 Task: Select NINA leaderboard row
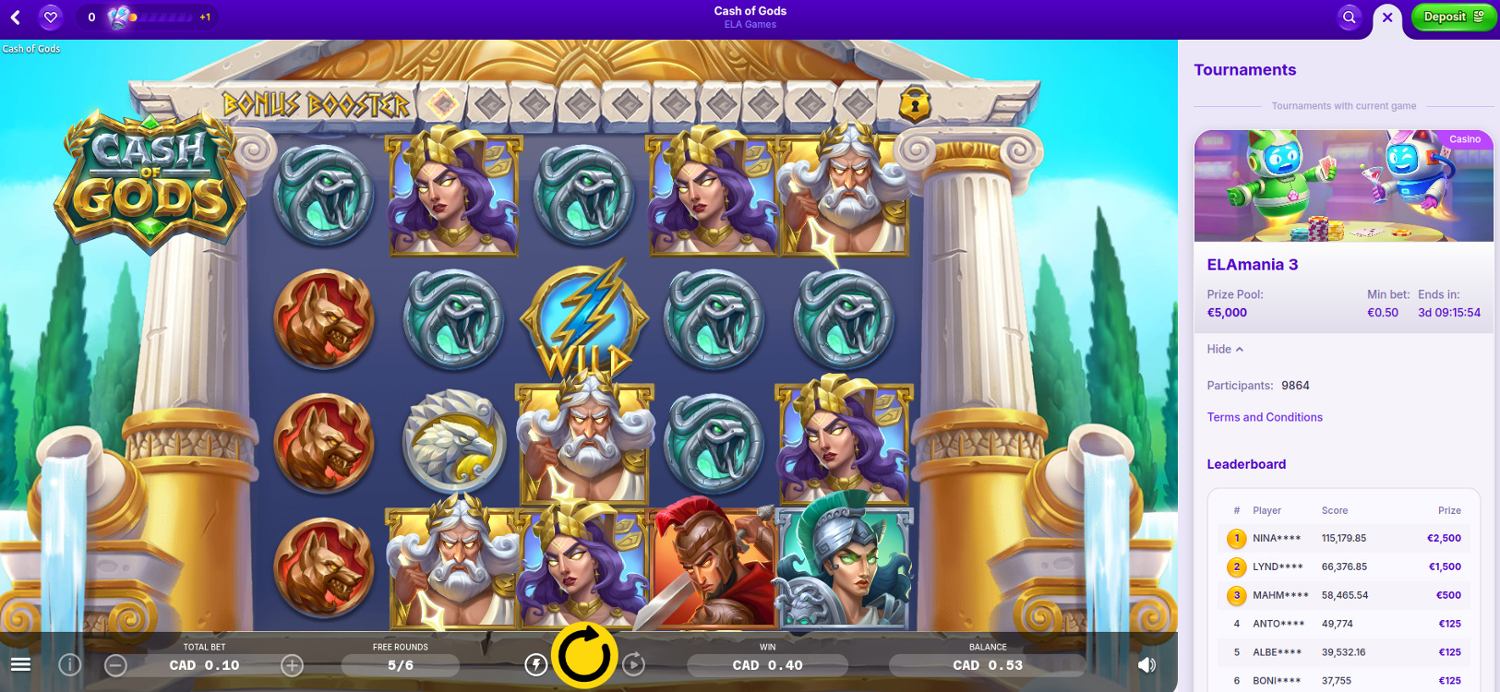tap(1343, 538)
